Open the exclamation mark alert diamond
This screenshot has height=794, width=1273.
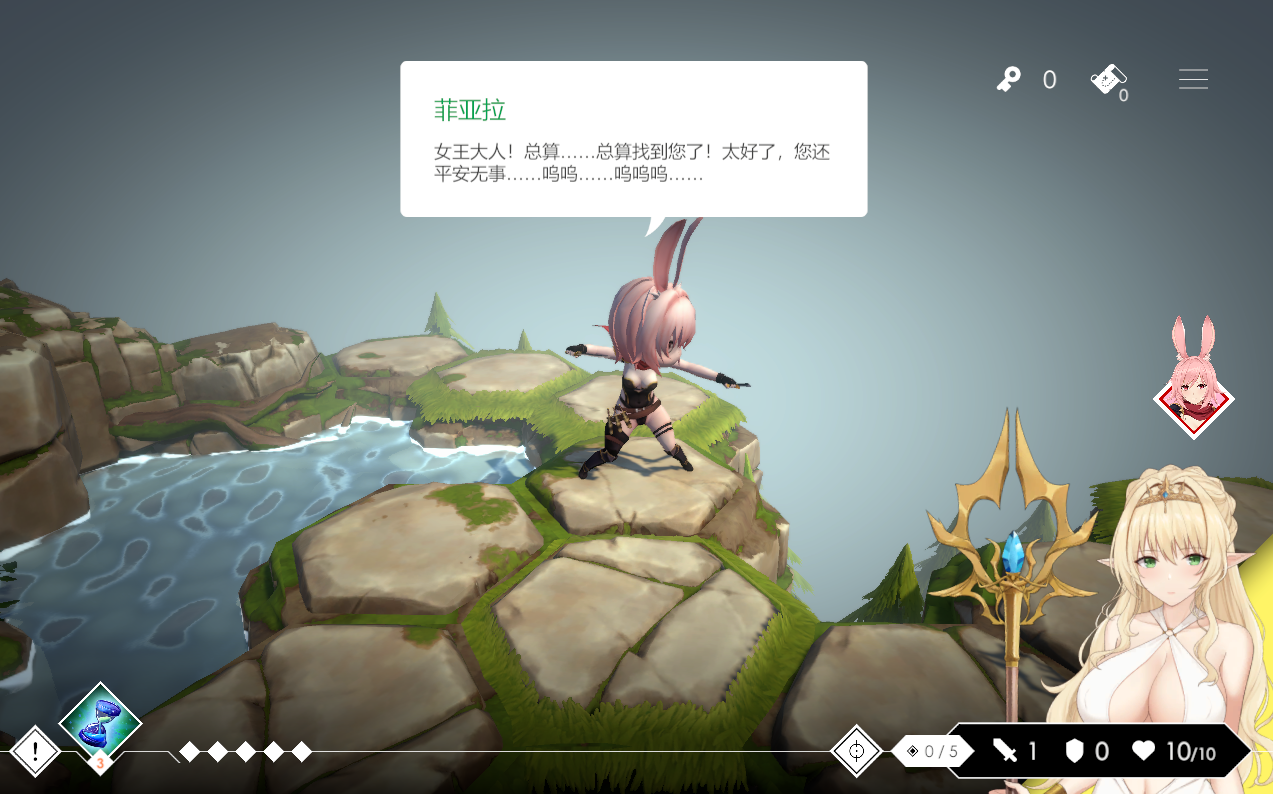pyautogui.click(x=35, y=751)
